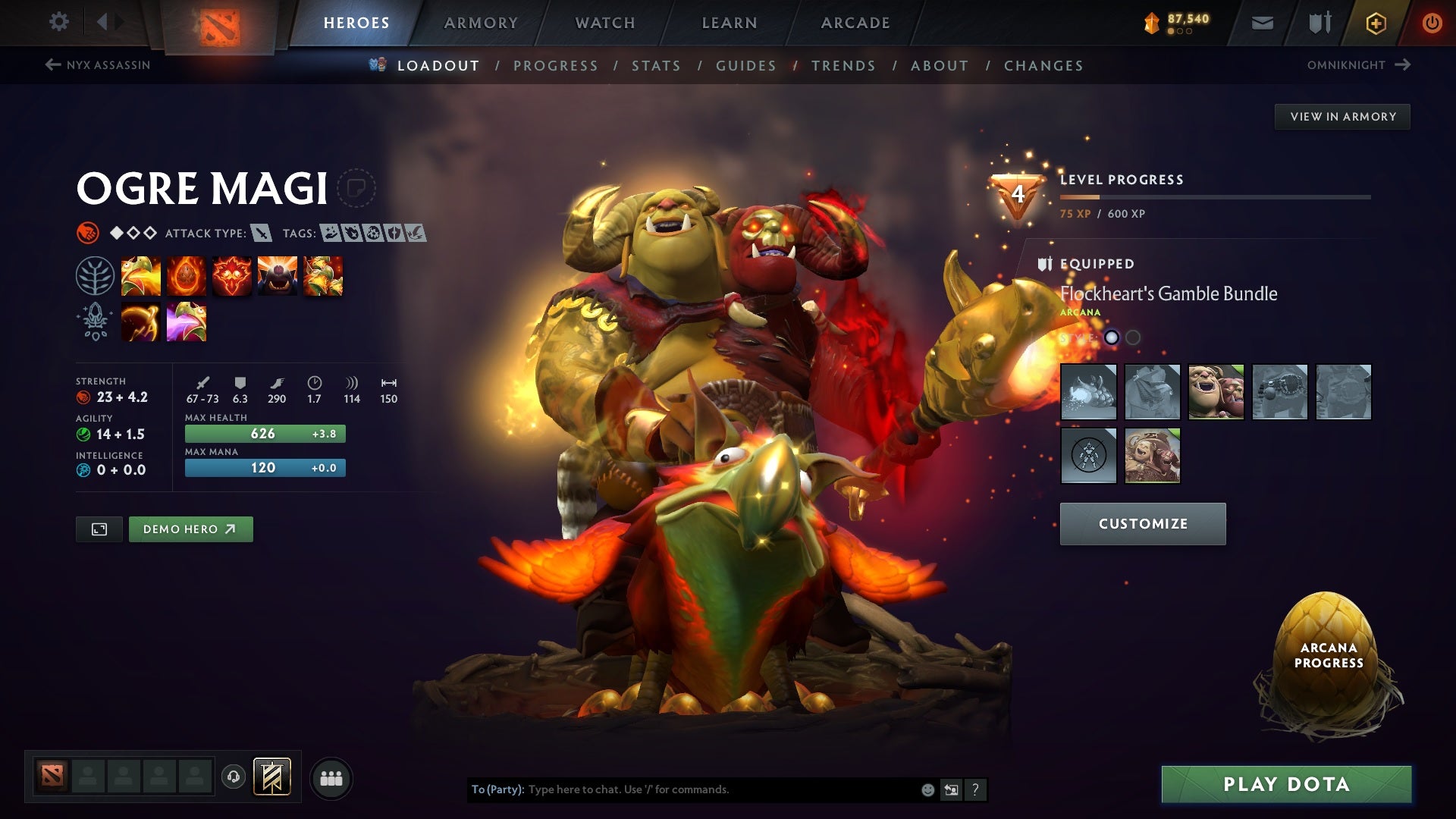
Task: Open the Dota Plus hexagon icon
Action: [x=1376, y=23]
